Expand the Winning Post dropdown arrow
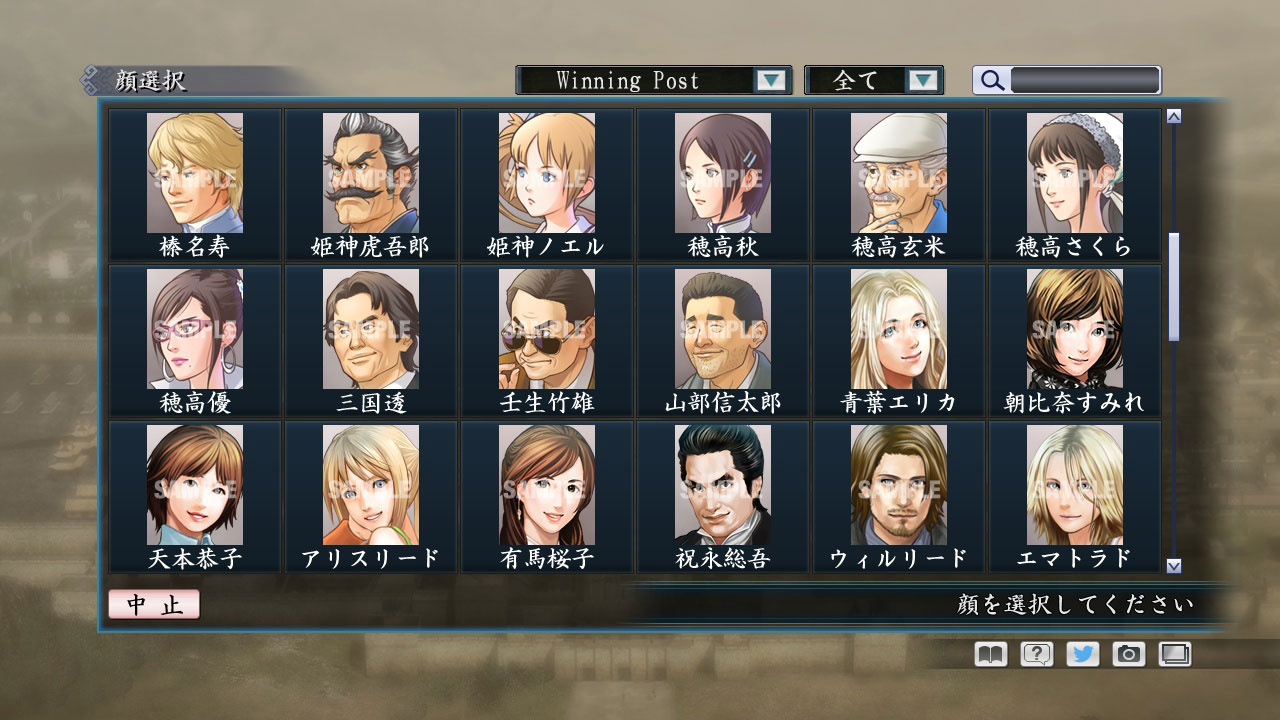Viewport: 1280px width, 720px height. point(770,80)
